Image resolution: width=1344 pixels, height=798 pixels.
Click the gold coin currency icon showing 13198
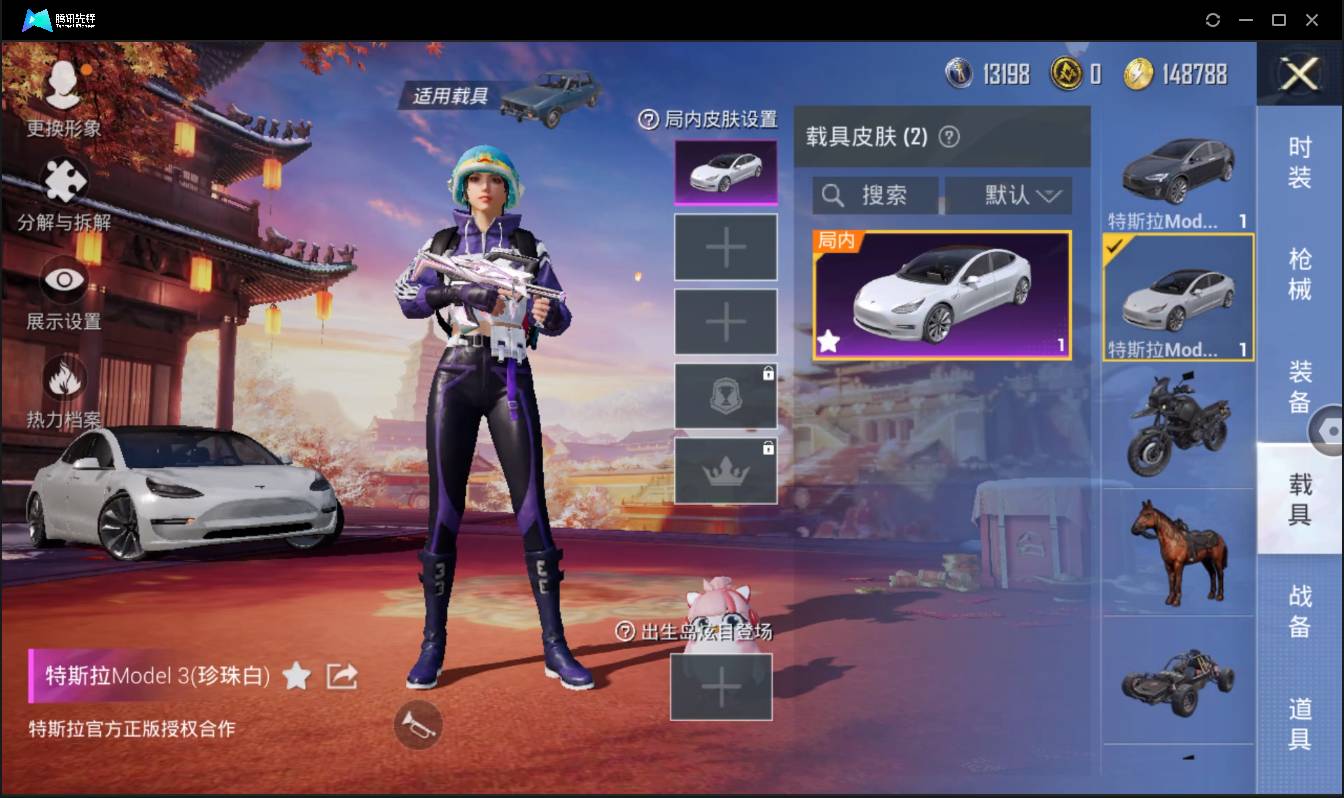point(961,72)
